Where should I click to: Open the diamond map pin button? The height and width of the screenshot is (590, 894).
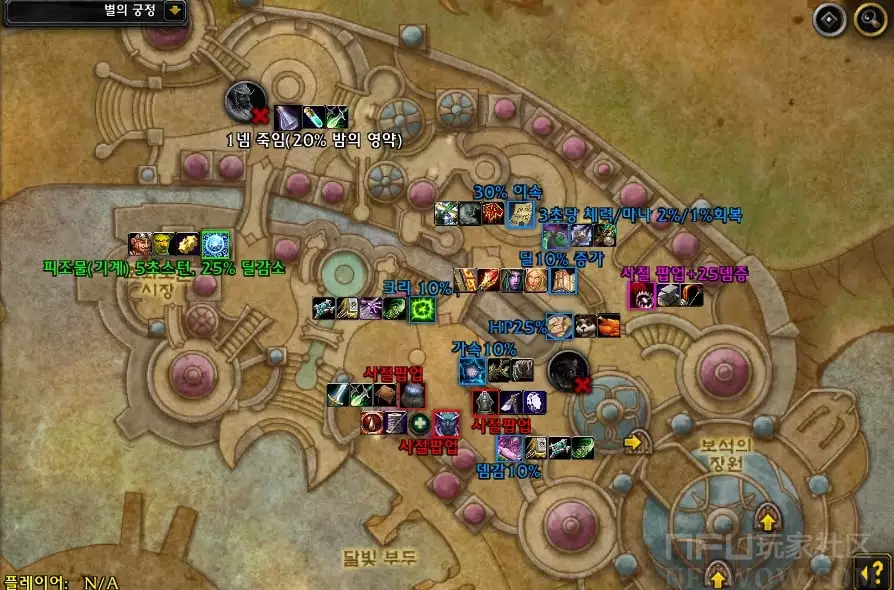(x=830, y=20)
